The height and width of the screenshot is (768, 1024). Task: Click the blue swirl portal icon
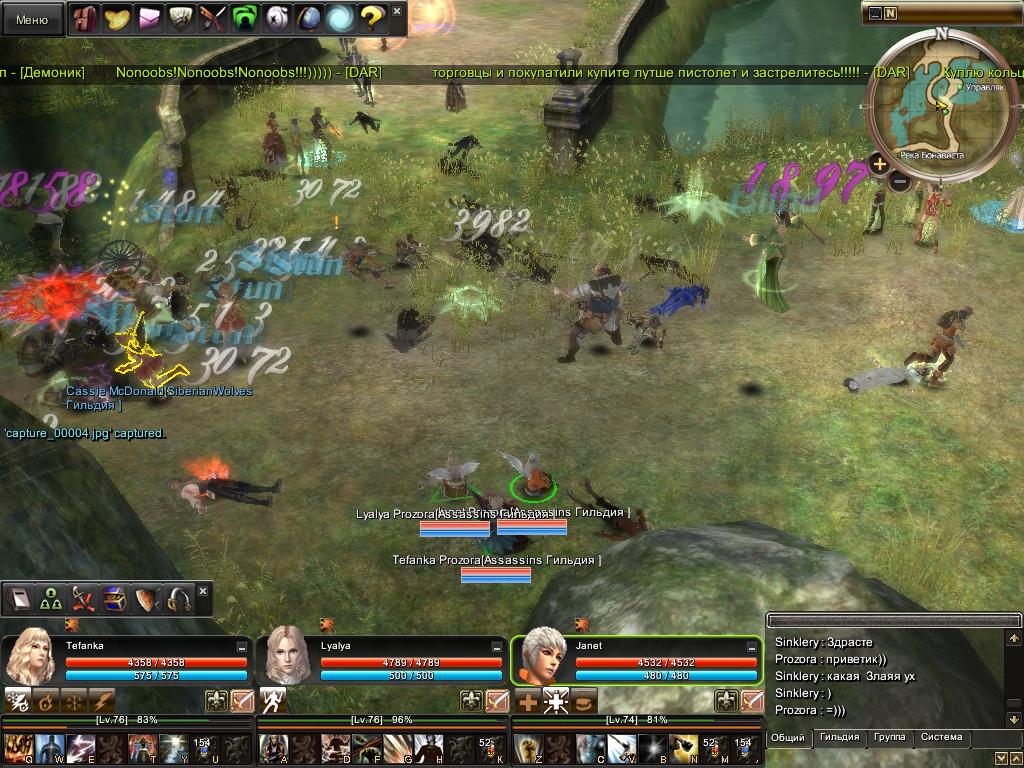[x=340, y=18]
